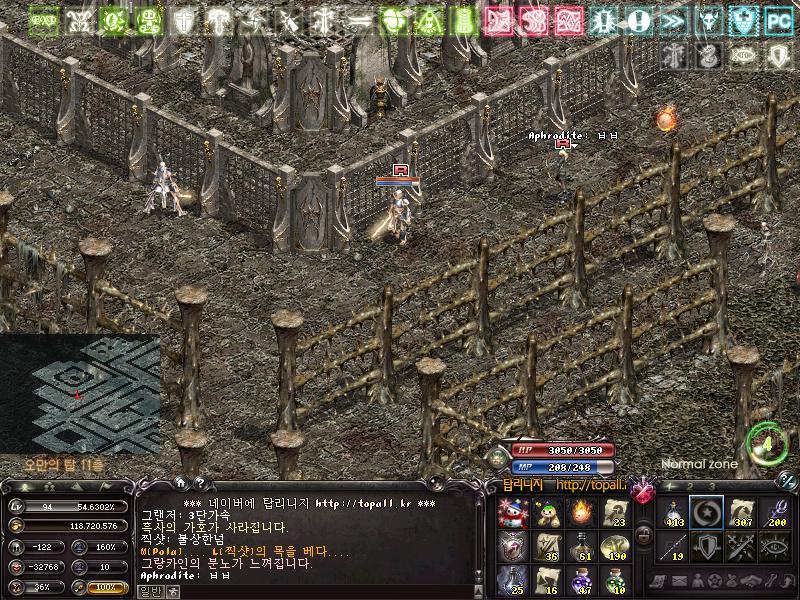The image size is (800, 600).
Task: Click the PC buff icon
Action: pyautogui.click(x=779, y=19)
